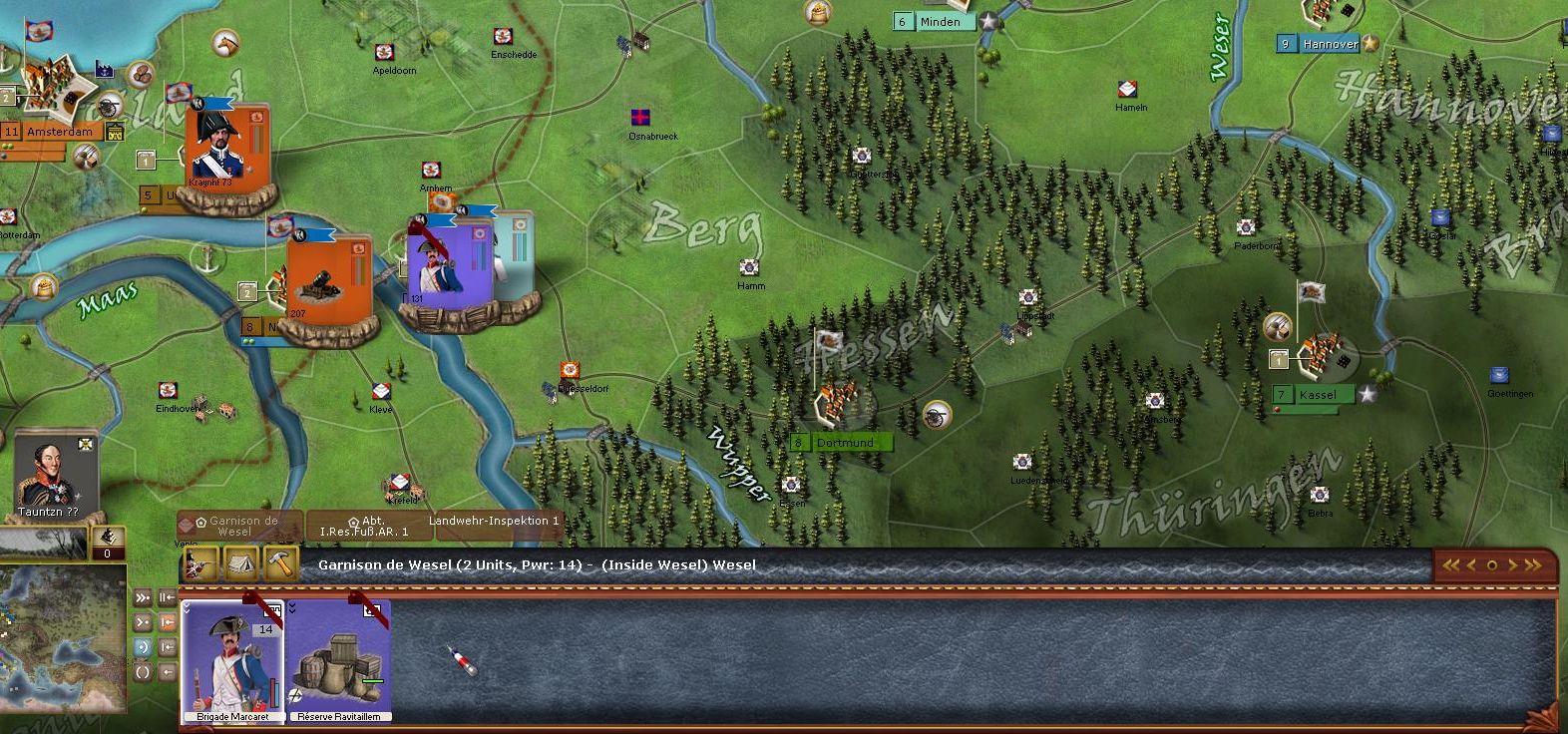Screen dimensions: 1568x734
Task: Select the Garnison de Wesel tab
Action: tap(240, 526)
